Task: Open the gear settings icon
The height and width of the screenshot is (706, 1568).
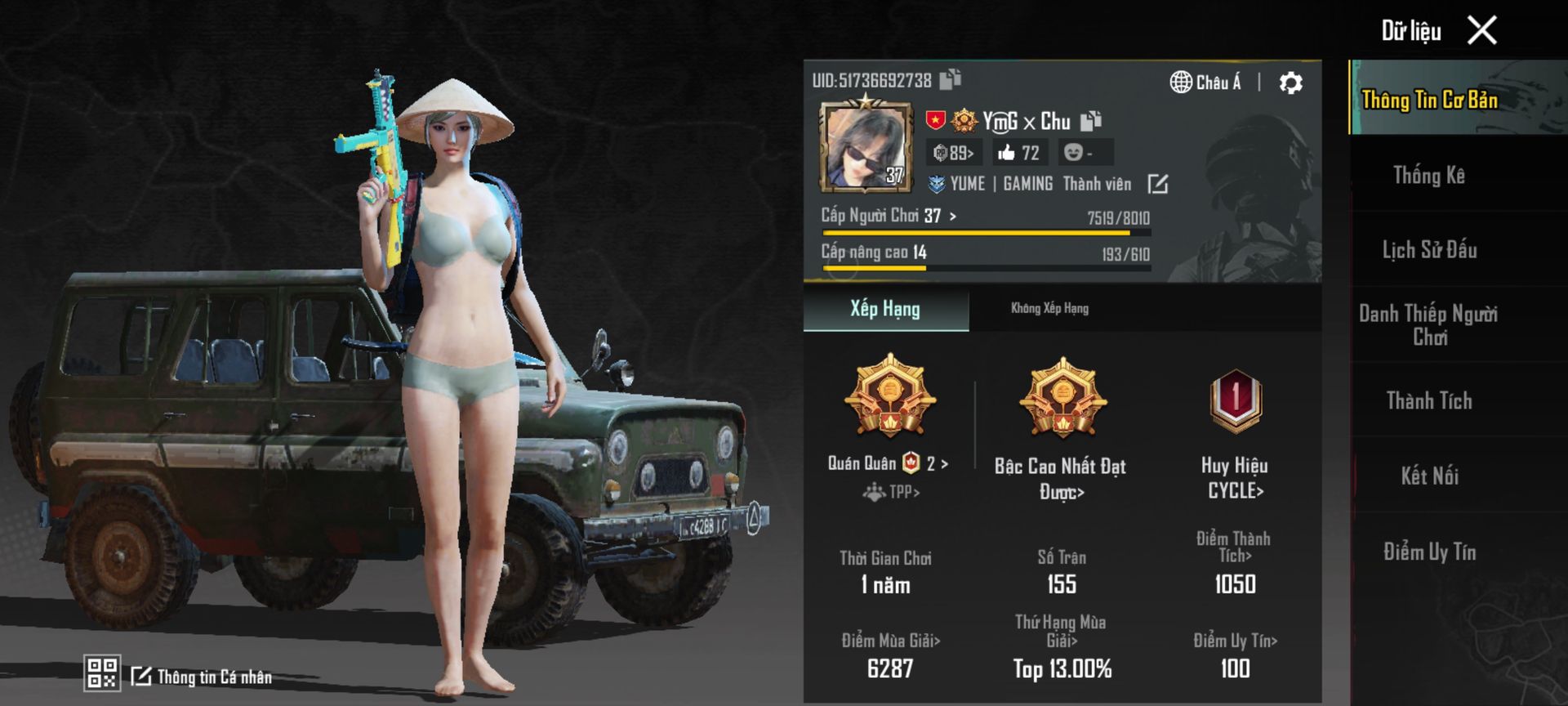Action: (1290, 83)
